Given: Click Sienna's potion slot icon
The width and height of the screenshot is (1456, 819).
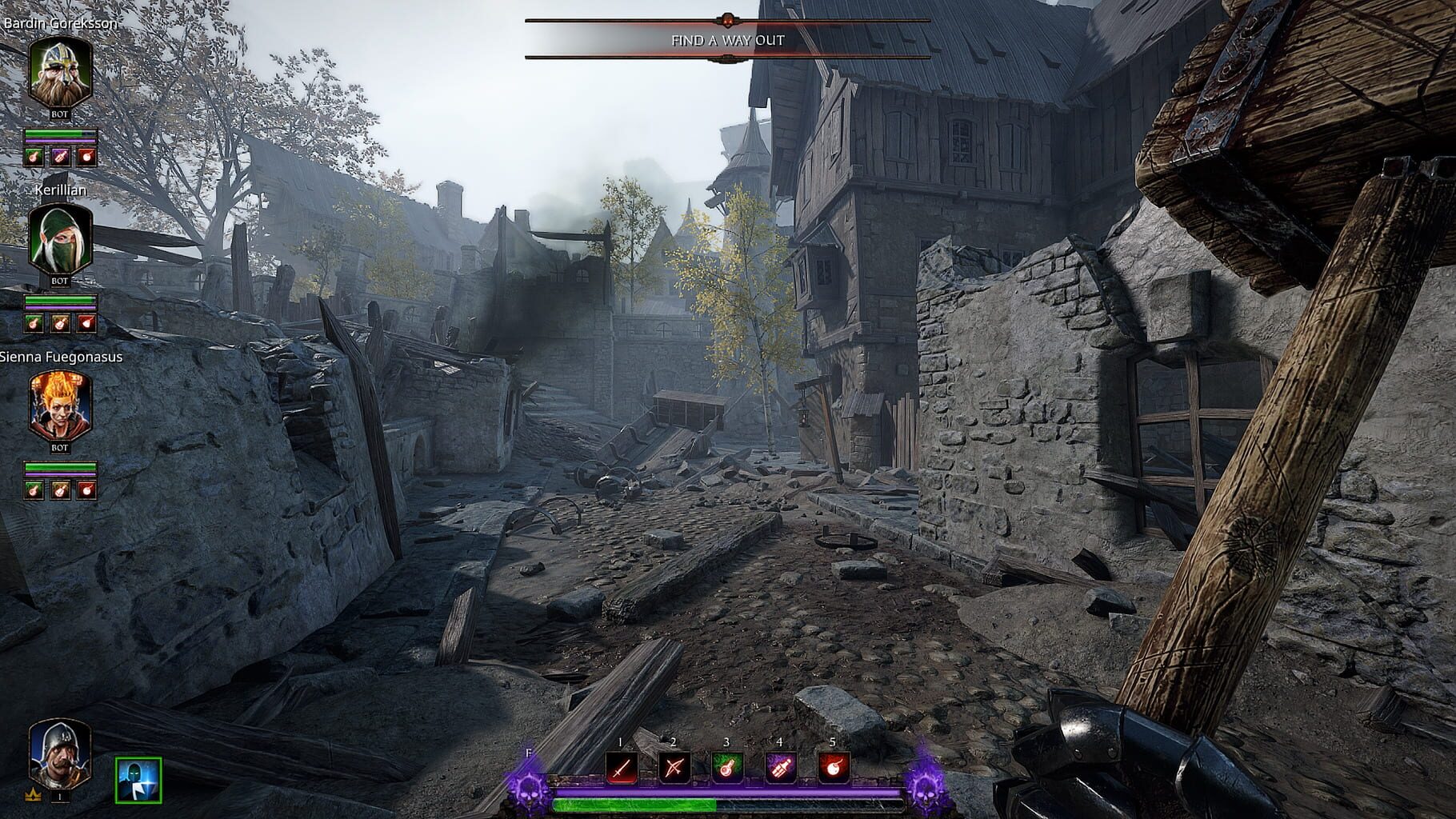Looking at the screenshot, I should pyautogui.click(x=60, y=488).
